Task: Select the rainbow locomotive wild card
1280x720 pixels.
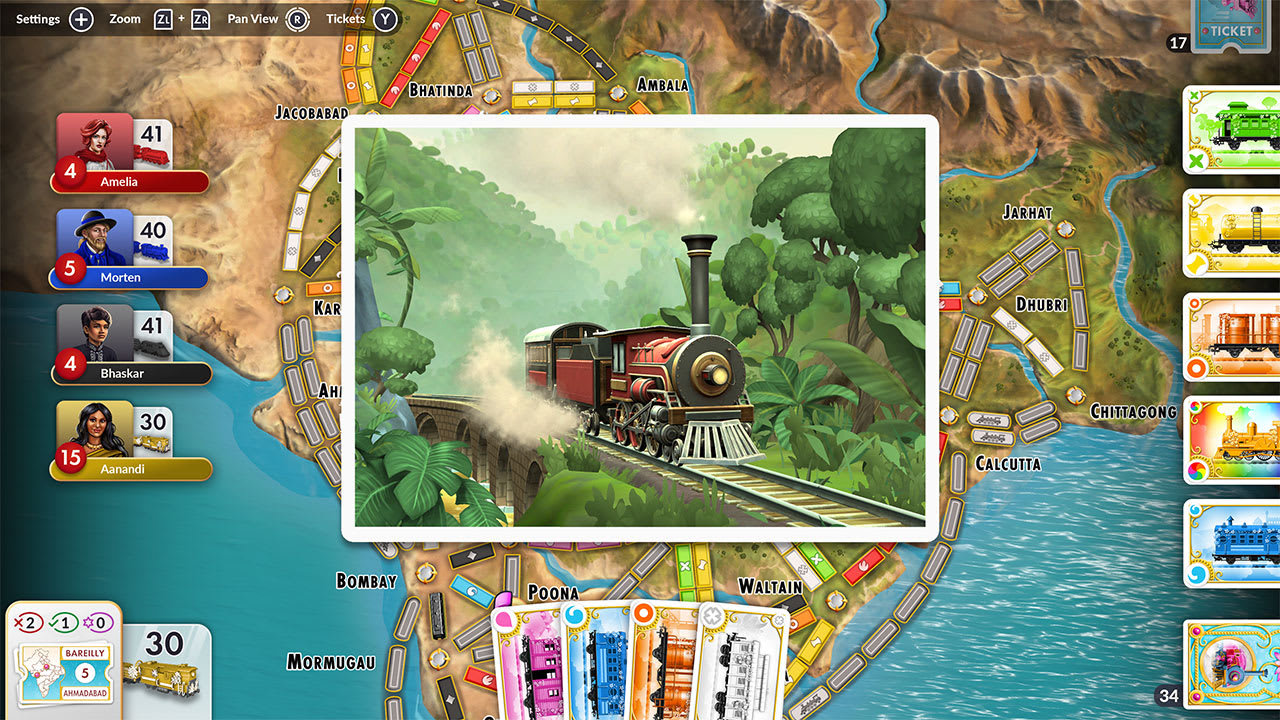Action: tap(1237, 440)
